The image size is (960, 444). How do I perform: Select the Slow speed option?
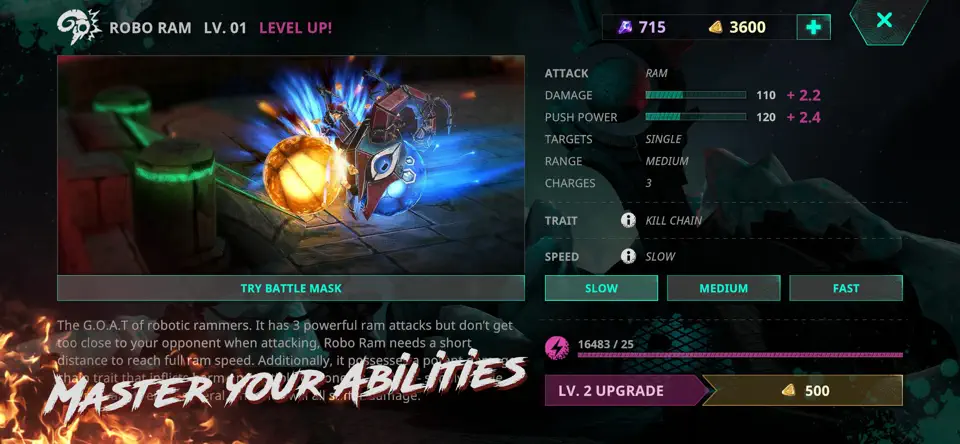(601, 288)
